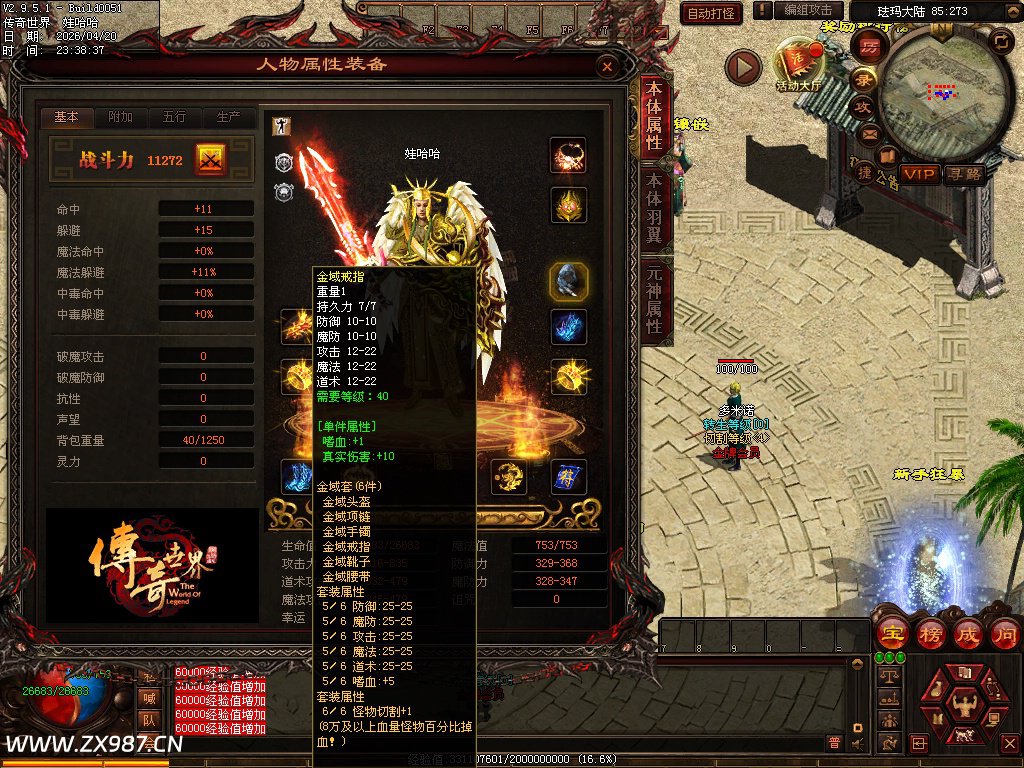Switch to 元神属性 side tab
Image resolution: width=1024 pixels, height=768 pixels.
pyautogui.click(x=654, y=300)
